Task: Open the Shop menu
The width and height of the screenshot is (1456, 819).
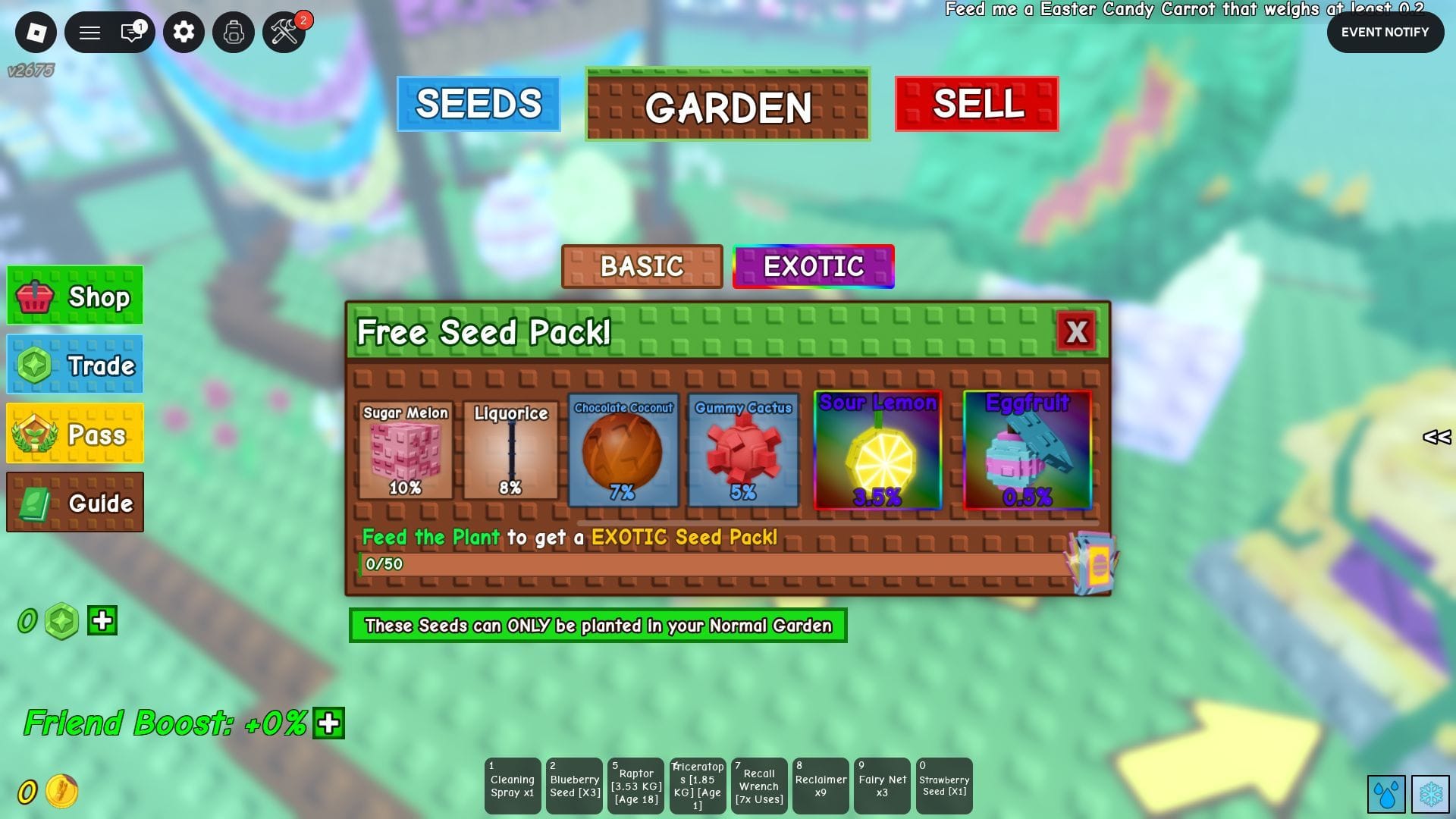Action: pos(75,296)
